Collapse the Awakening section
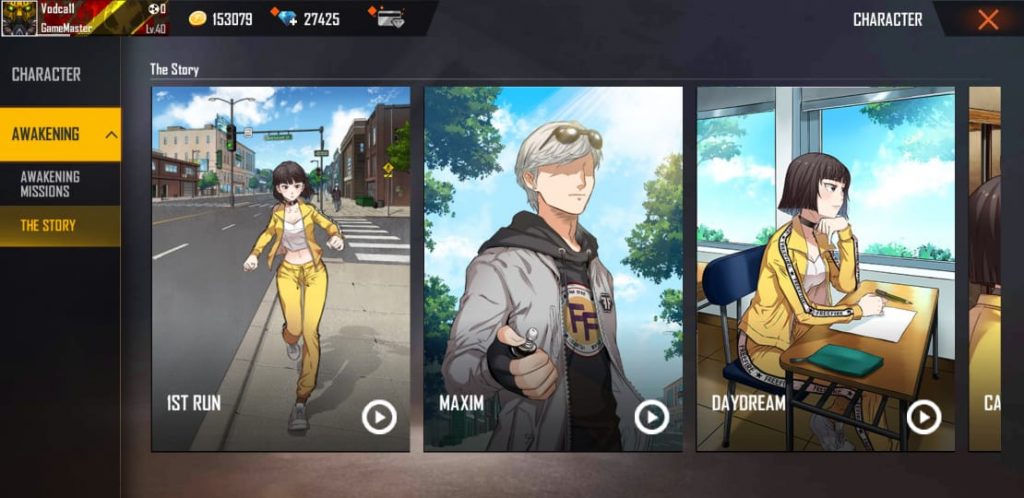The height and width of the screenshot is (498, 1024). click(111, 135)
